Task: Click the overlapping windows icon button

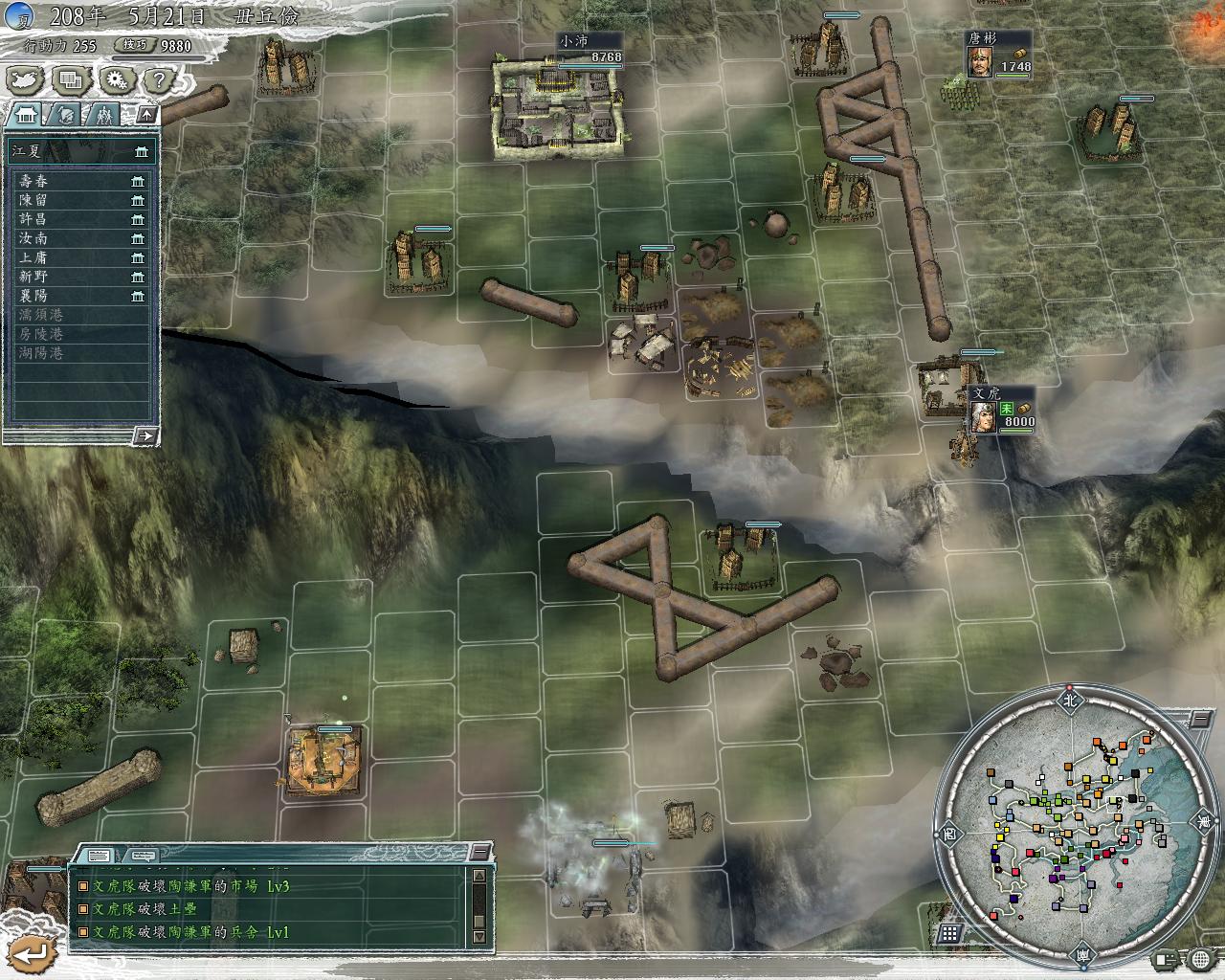Action: 70,80
